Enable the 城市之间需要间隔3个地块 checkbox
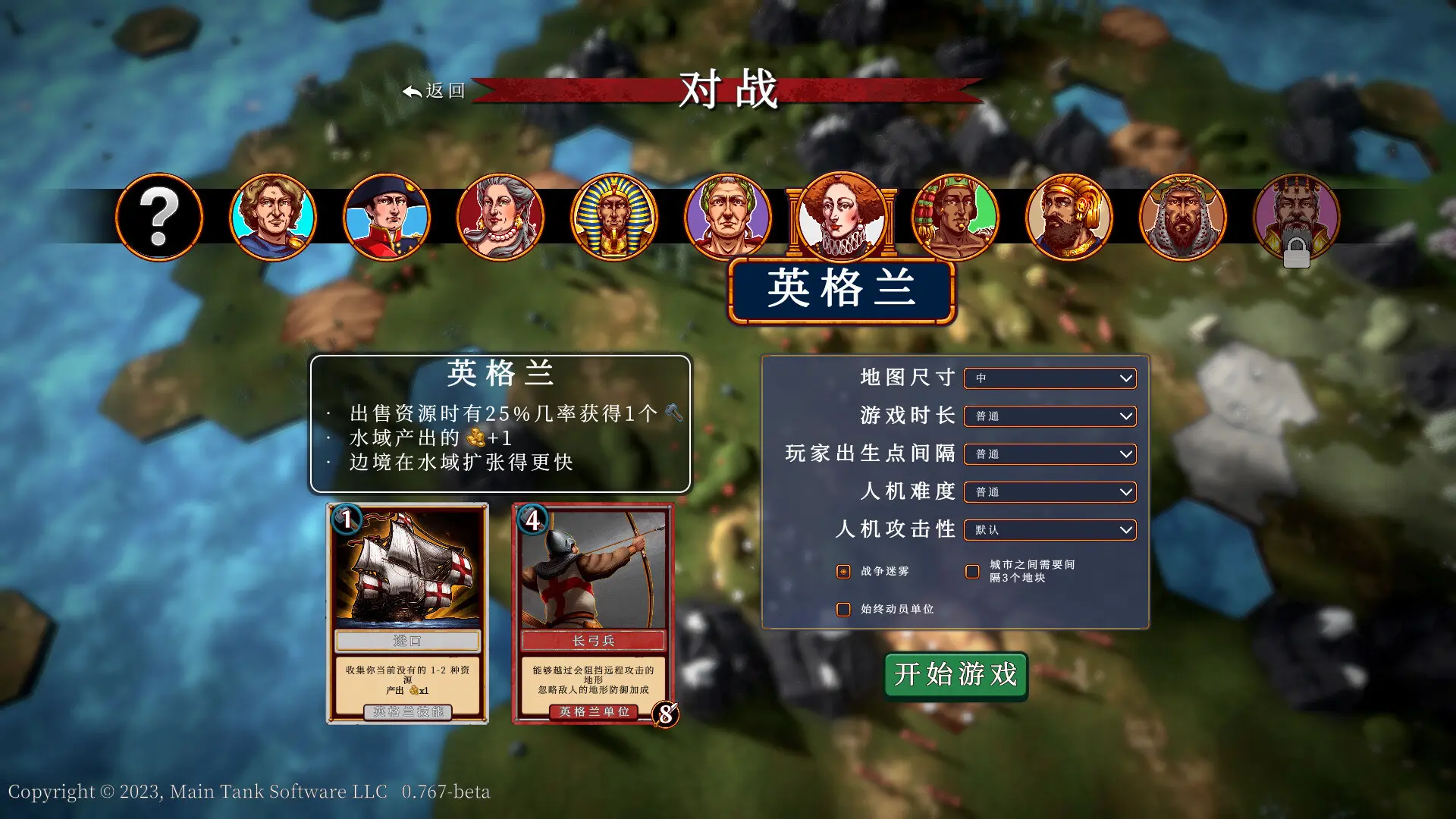 click(x=972, y=571)
